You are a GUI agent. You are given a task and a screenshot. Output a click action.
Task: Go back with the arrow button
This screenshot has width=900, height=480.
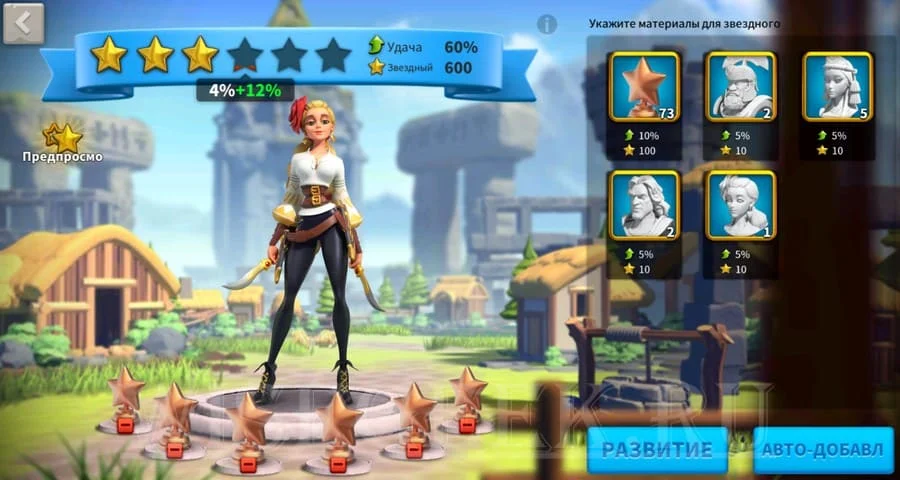[23, 23]
